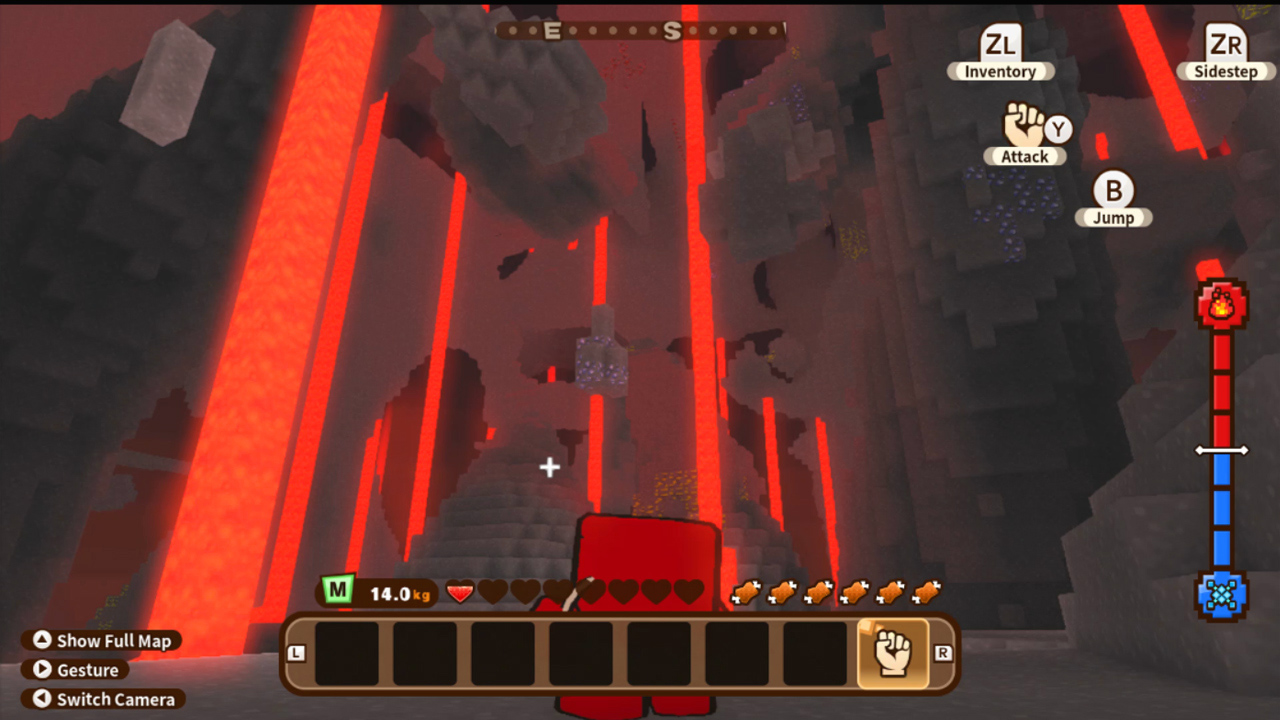Viewport: 1280px width, 720px height.
Task: Click the B Jump button icon
Action: pyautogui.click(x=1113, y=191)
